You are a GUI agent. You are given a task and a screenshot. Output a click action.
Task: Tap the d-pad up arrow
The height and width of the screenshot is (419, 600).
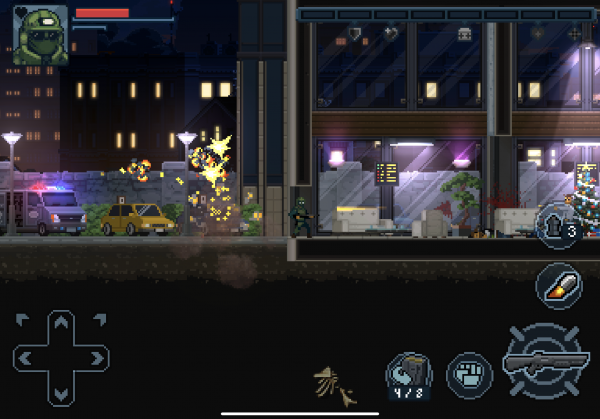pyautogui.click(x=61, y=323)
